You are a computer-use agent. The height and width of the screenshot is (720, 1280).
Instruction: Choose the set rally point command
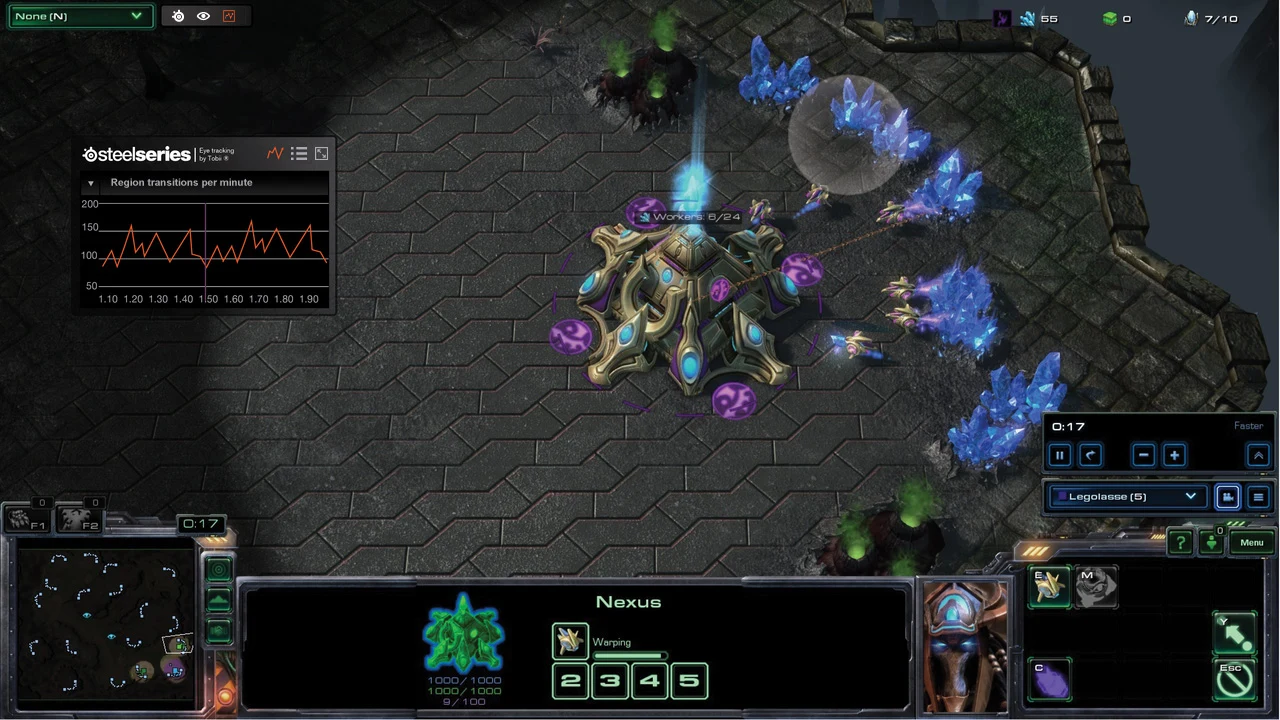(1234, 634)
